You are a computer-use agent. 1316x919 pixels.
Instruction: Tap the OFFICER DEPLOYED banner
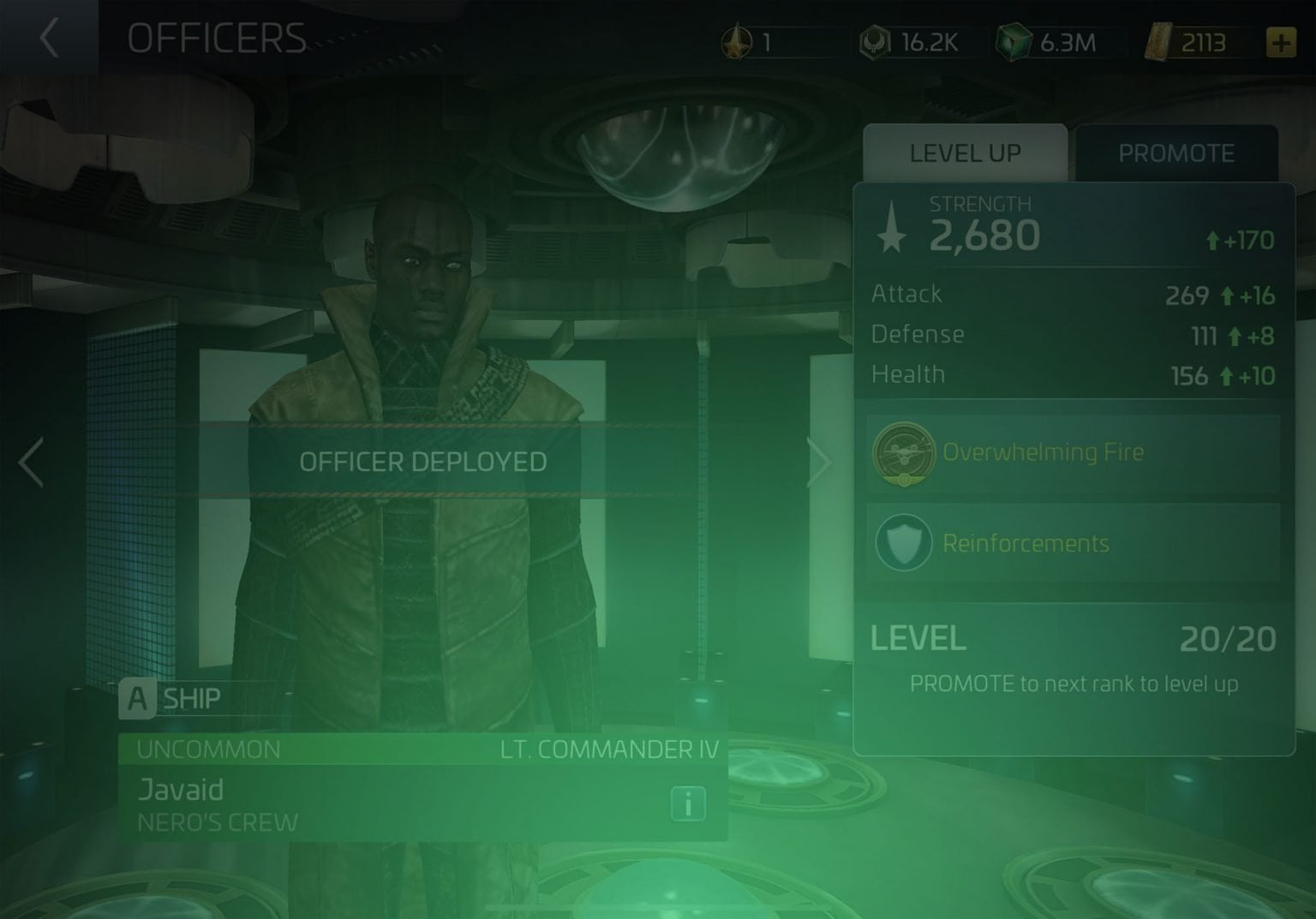pos(426,462)
